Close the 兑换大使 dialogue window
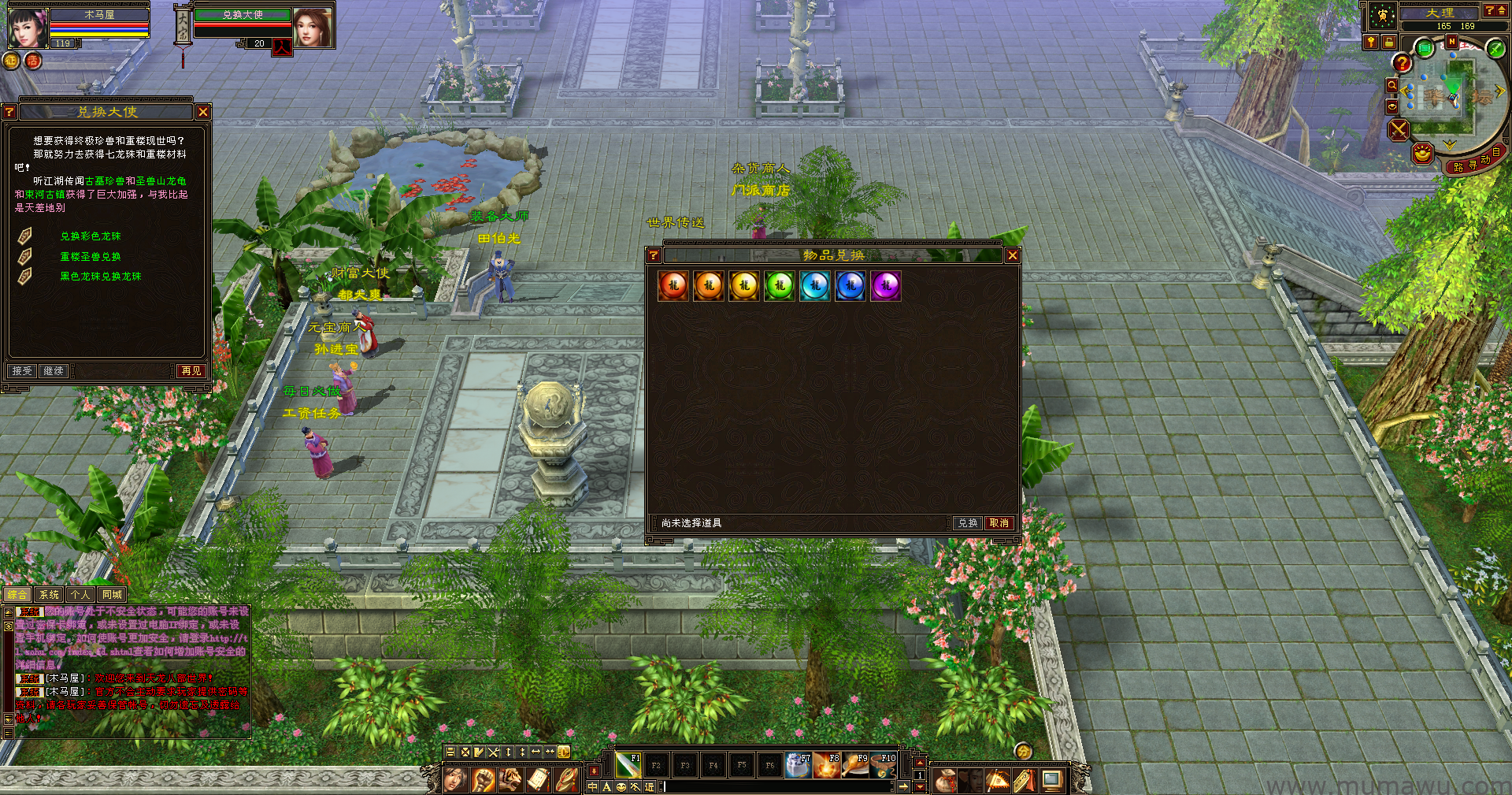This screenshot has width=1512, height=795. click(x=203, y=113)
